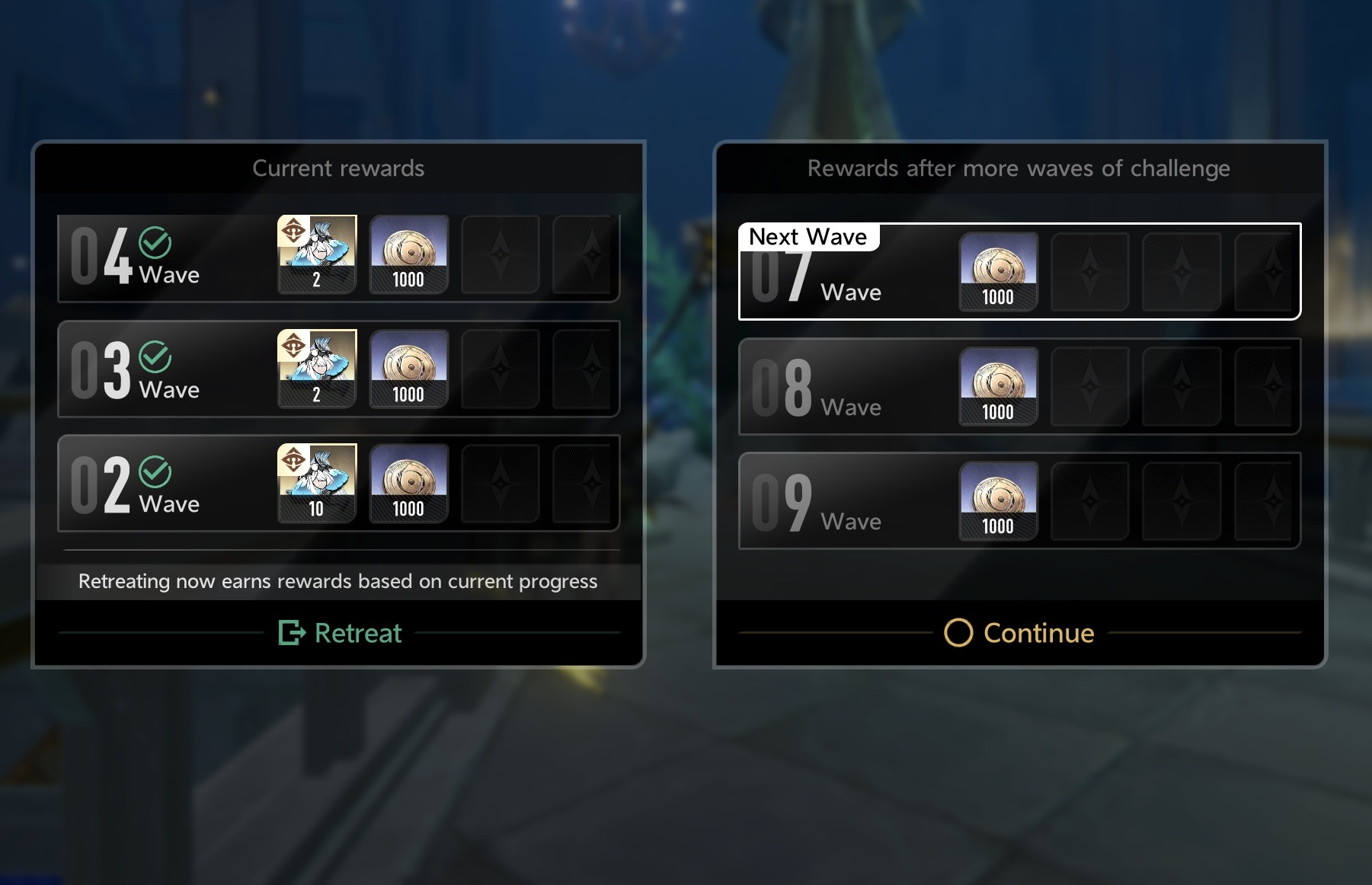Inspect the Wave 03 character reward icon
The width and height of the screenshot is (1372, 885).
pyautogui.click(x=317, y=369)
